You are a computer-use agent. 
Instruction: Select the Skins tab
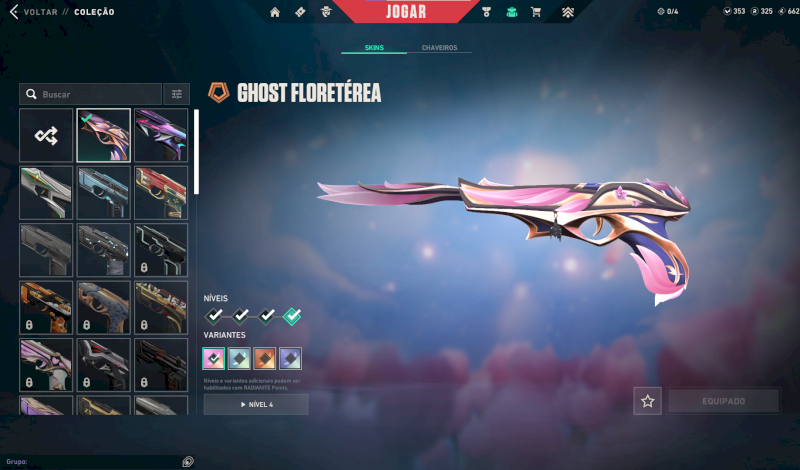(375, 47)
